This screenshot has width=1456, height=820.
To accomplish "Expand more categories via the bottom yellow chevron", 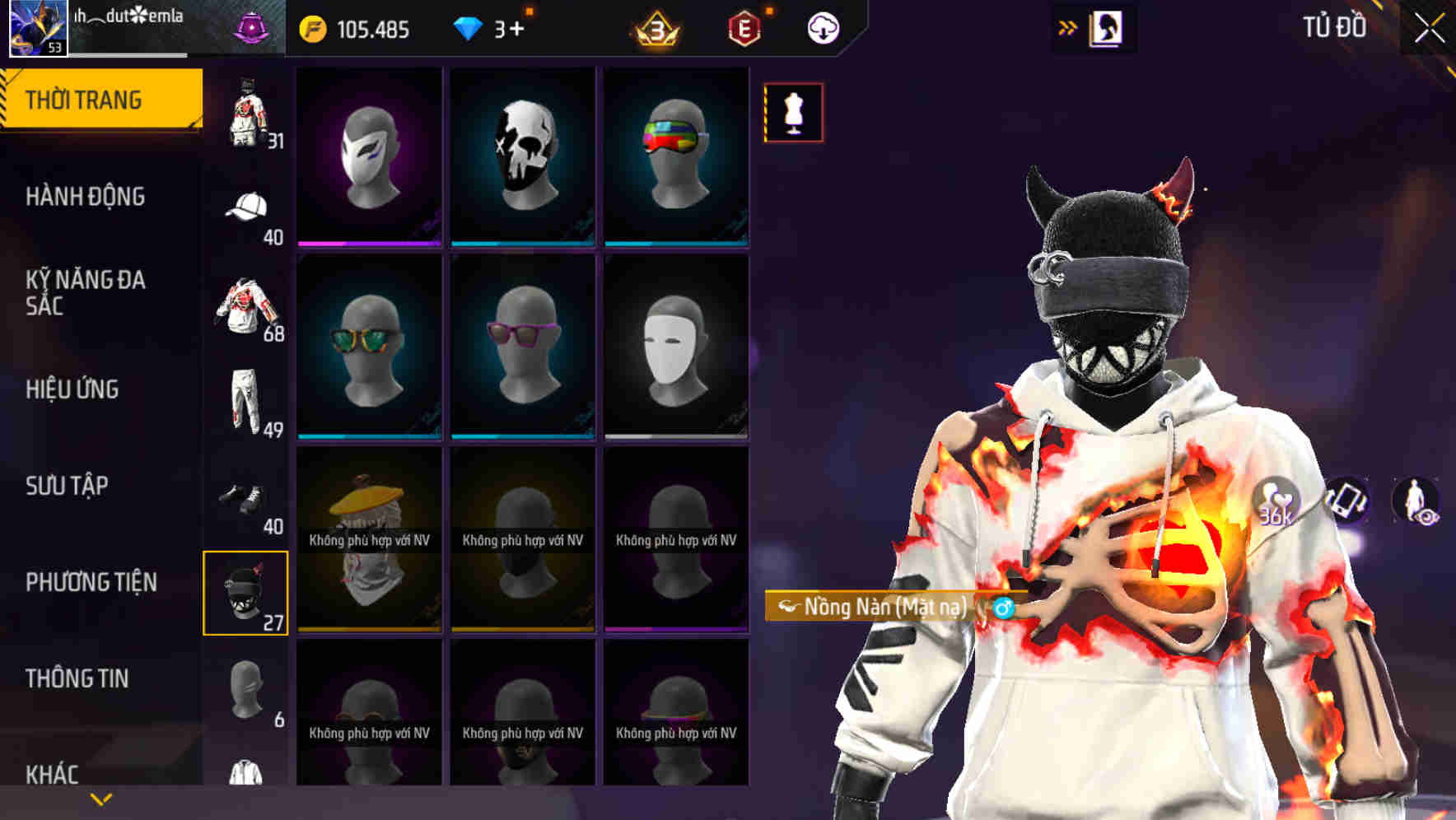I will [99, 797].
